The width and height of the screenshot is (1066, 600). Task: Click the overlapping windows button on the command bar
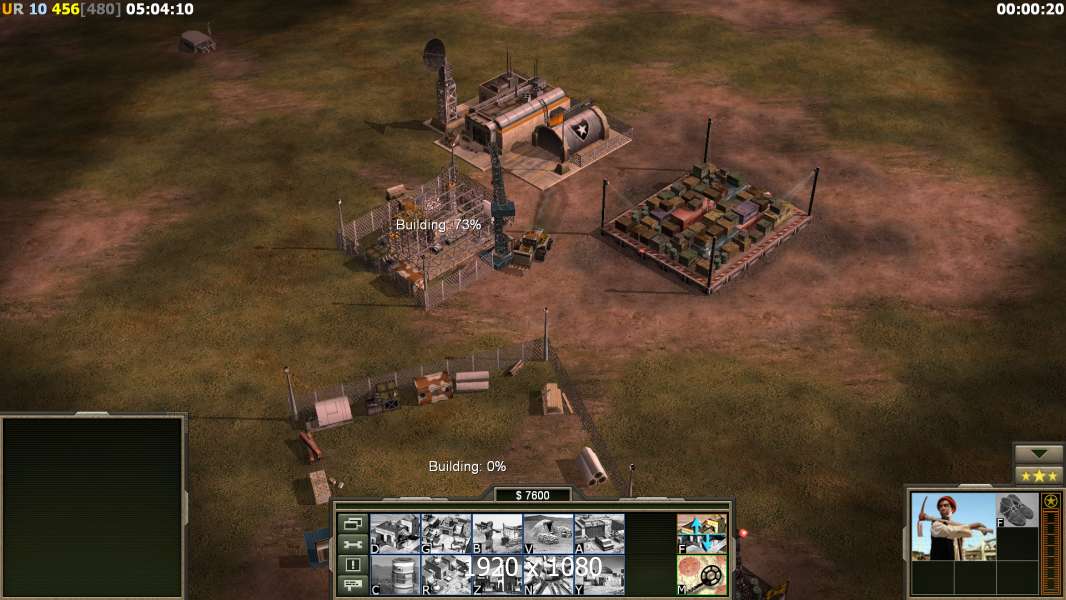(x=352, y=523)
